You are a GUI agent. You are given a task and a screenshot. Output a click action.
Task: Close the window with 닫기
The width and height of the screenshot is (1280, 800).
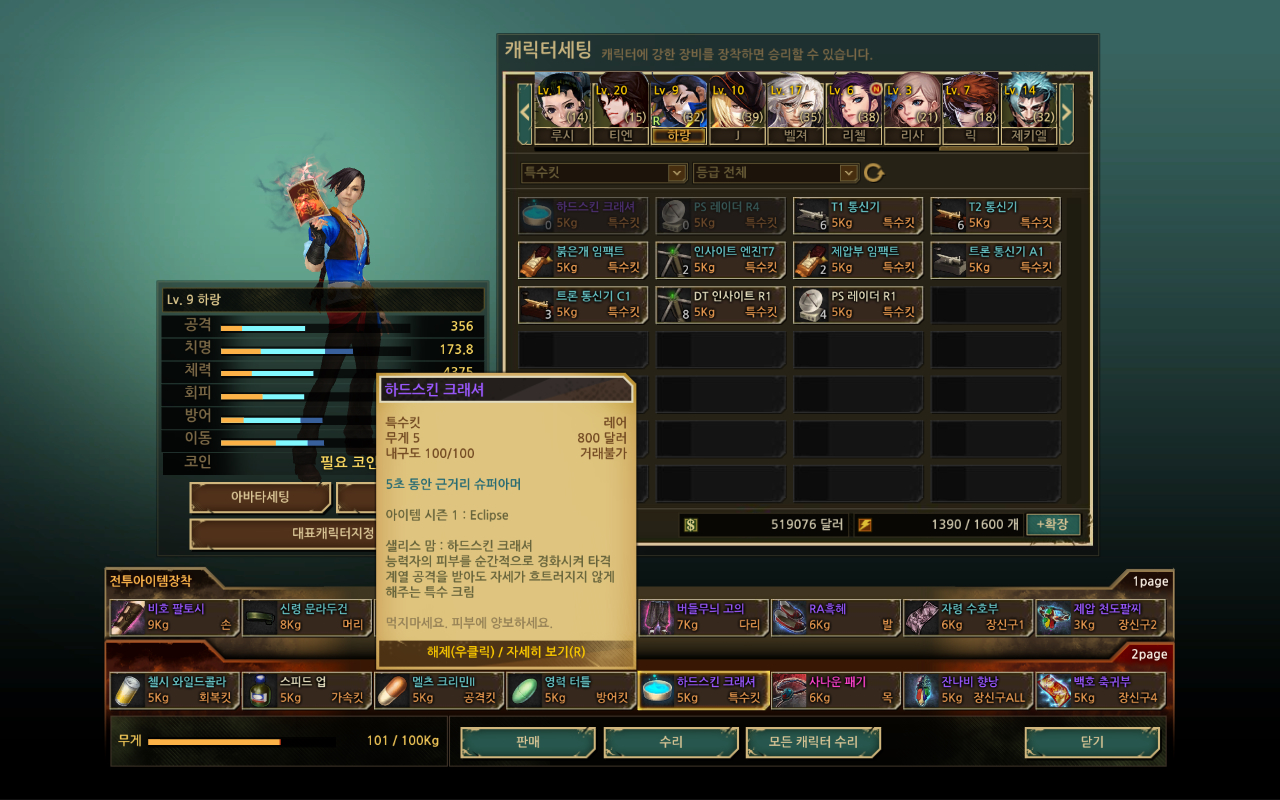click(x=1092, y=743)
